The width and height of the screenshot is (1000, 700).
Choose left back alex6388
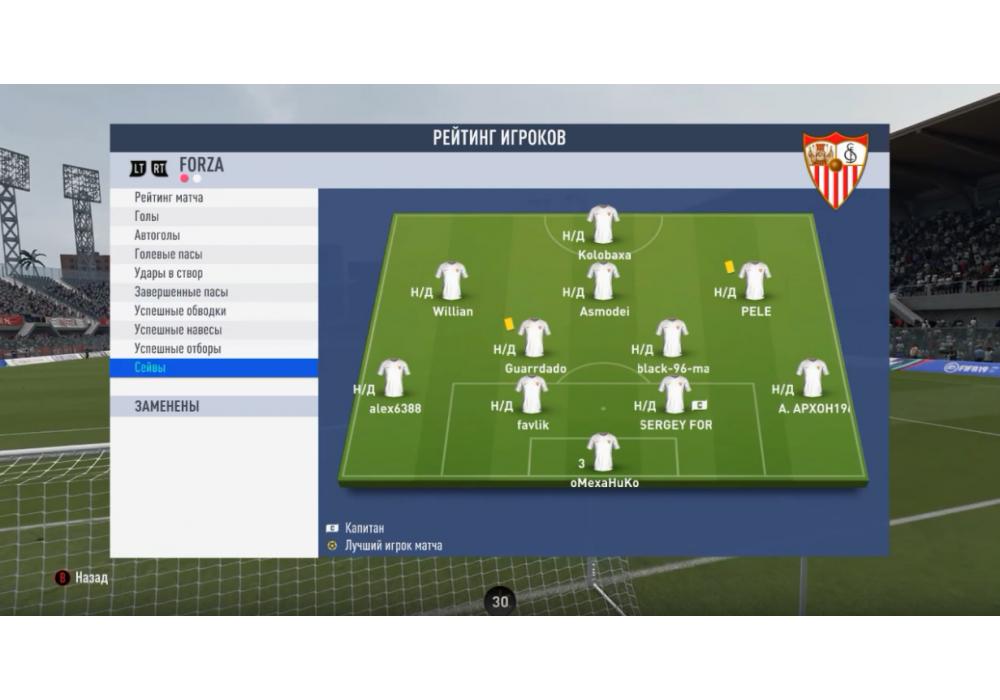(x=394, y=379)
